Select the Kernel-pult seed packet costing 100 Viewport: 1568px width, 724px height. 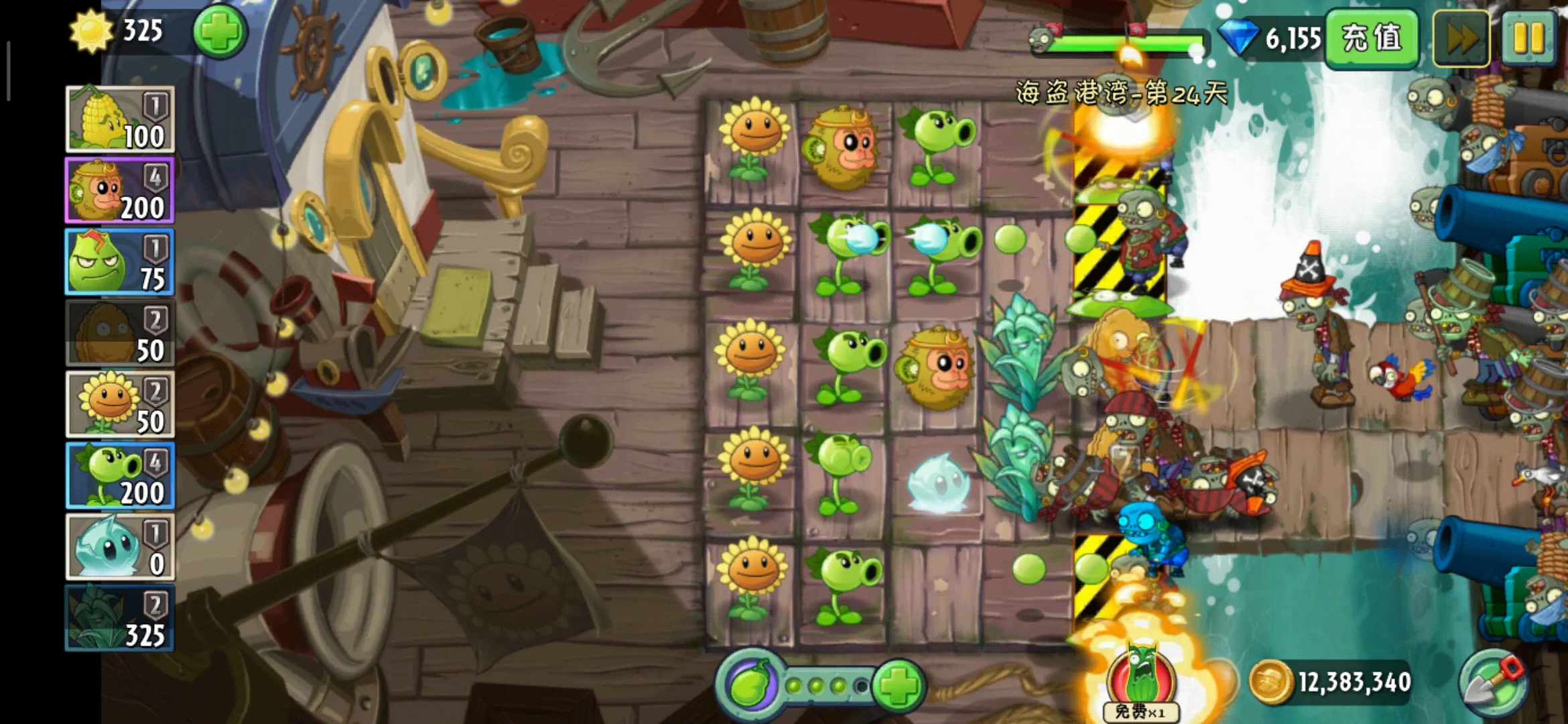click(x=120, y=119)
